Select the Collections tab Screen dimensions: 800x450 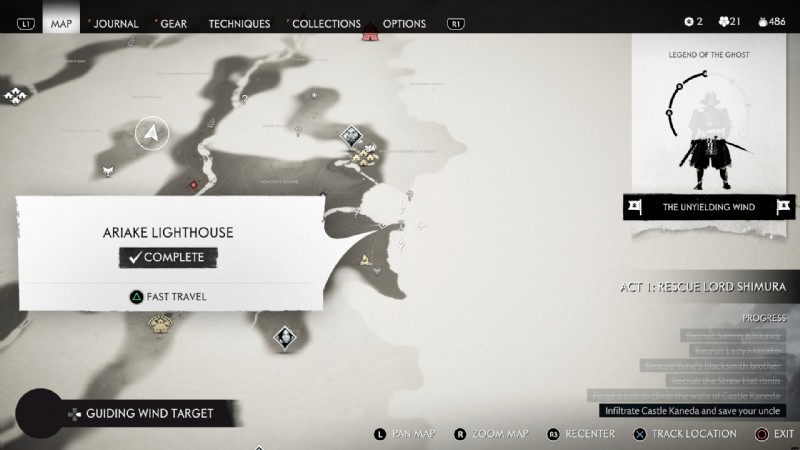tap(326, 23)
